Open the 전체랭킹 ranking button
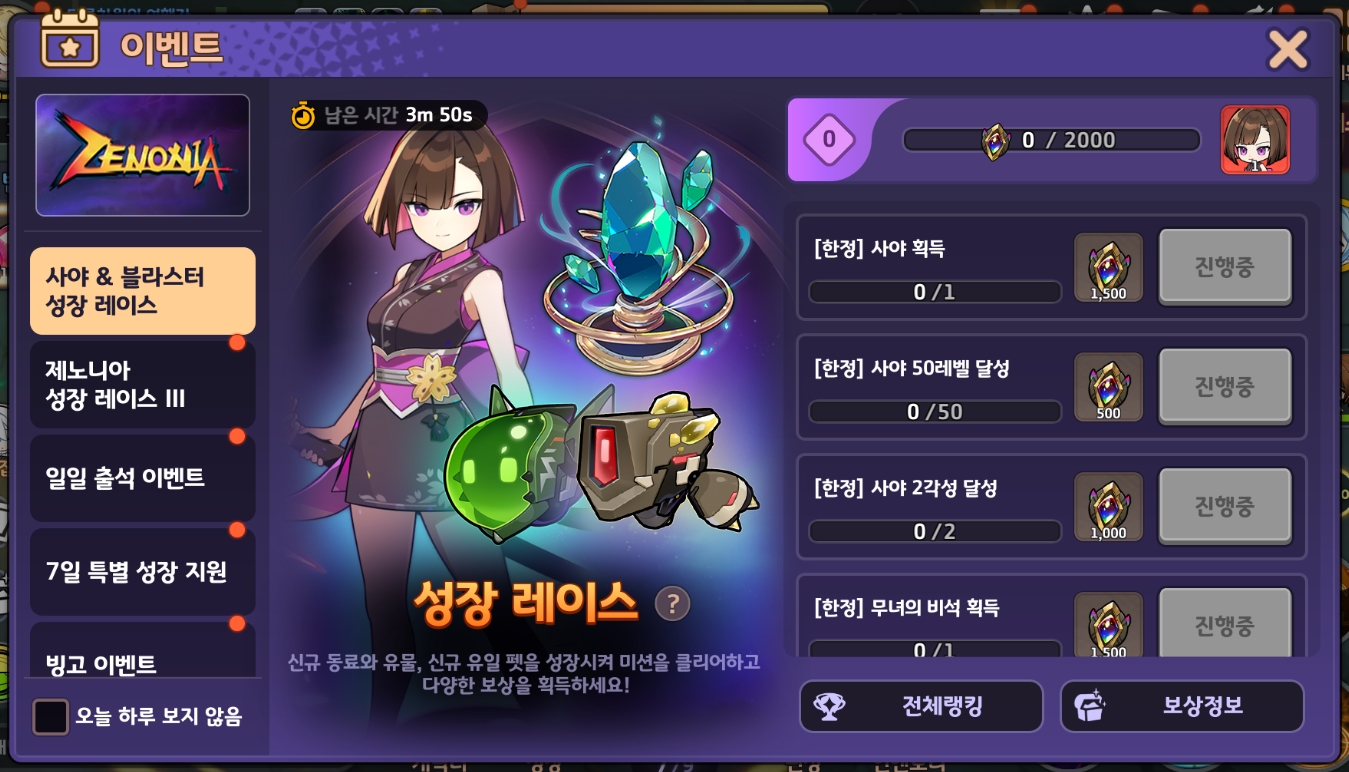This screenshot has height=772, width=1349. pos(921,706)
